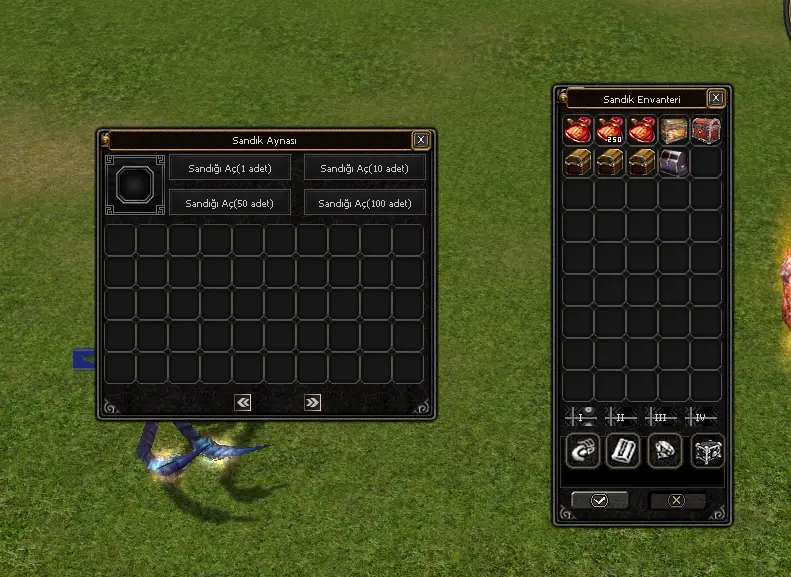Cancel with the X button below the inventory

click(x=677, y=500)
